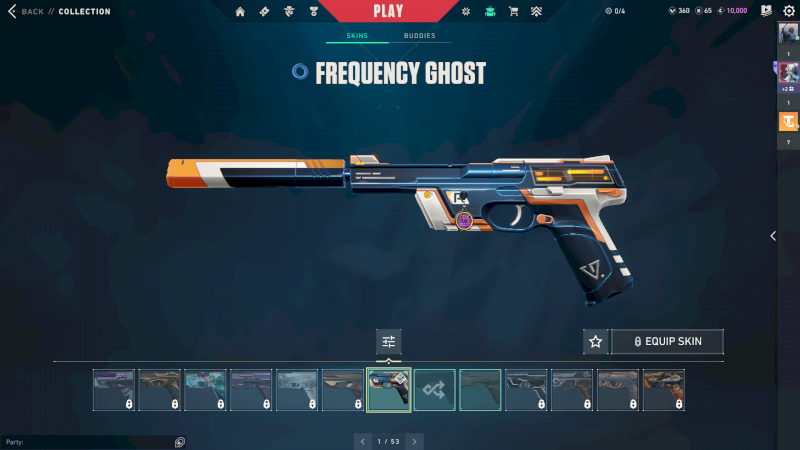Open the filter sliders button

click(389, 342)
